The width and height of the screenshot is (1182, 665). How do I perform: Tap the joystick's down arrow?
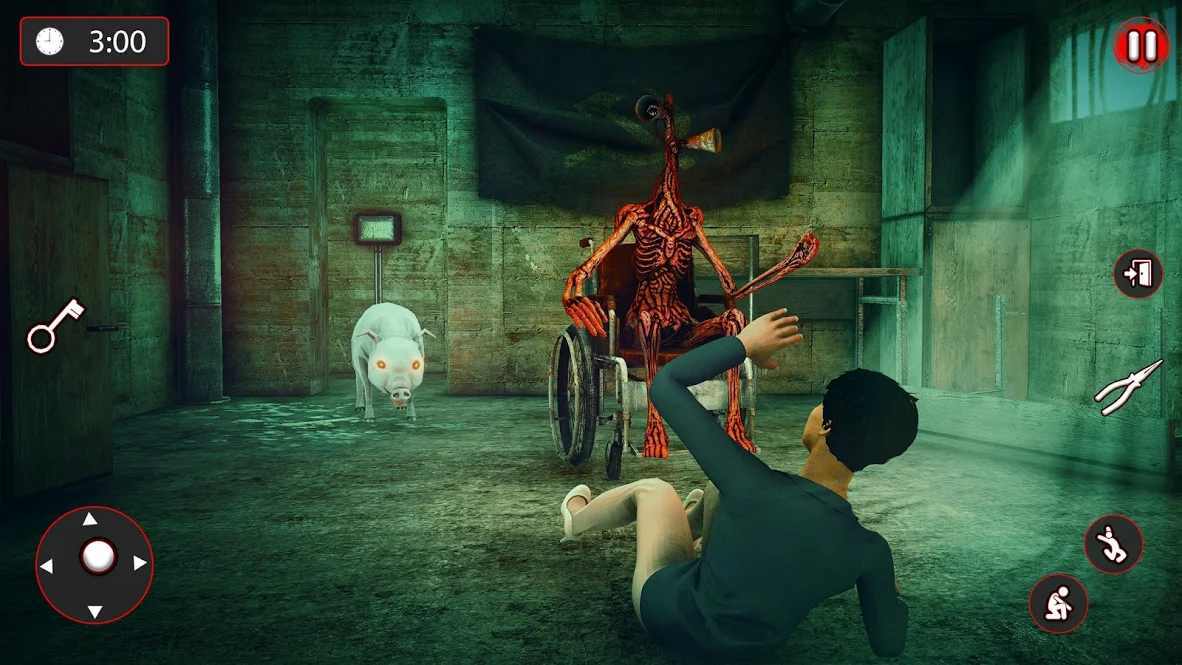pos(94,611)
